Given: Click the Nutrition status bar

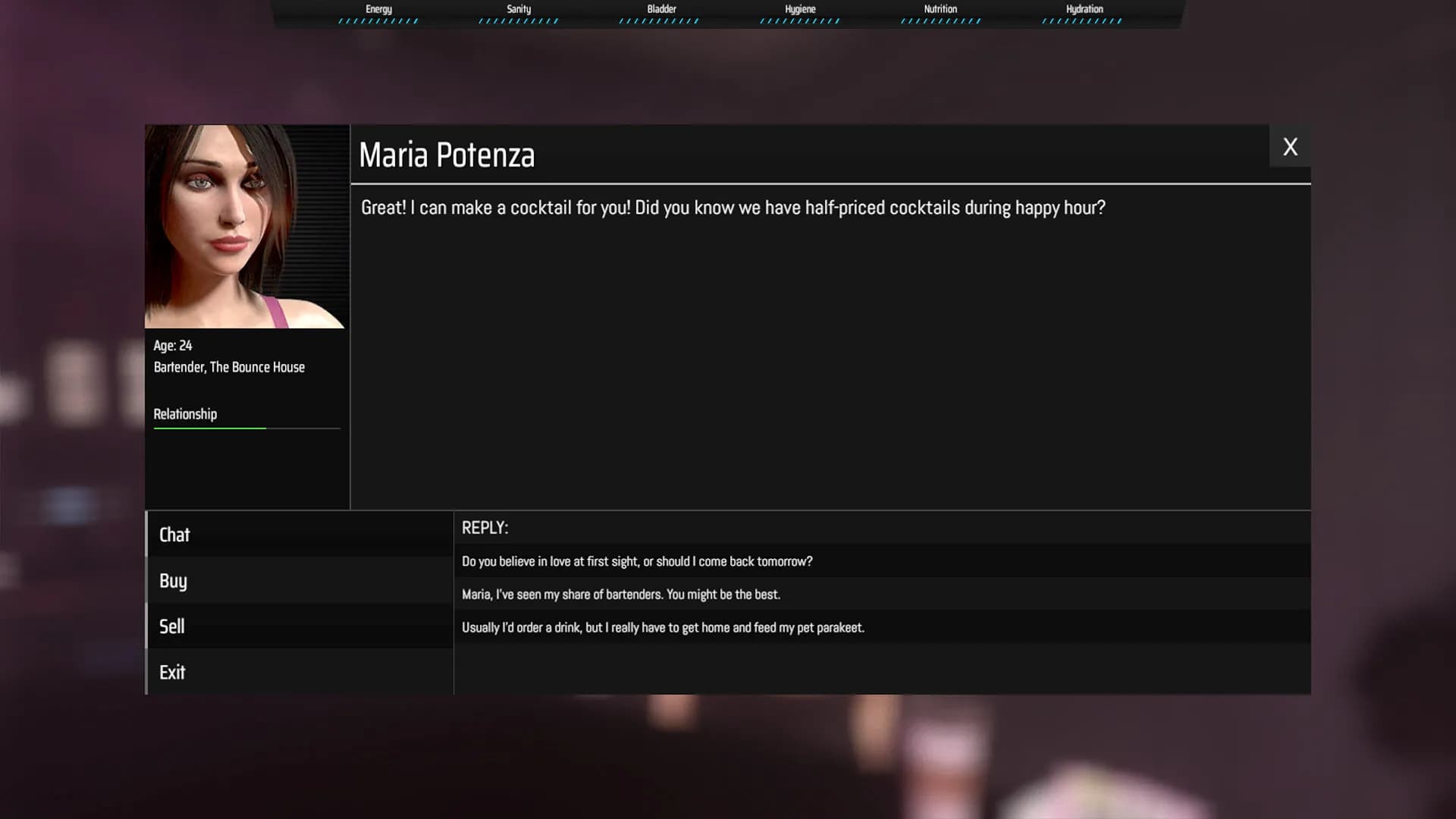Looking at the screenshot, I should (940, 20).
